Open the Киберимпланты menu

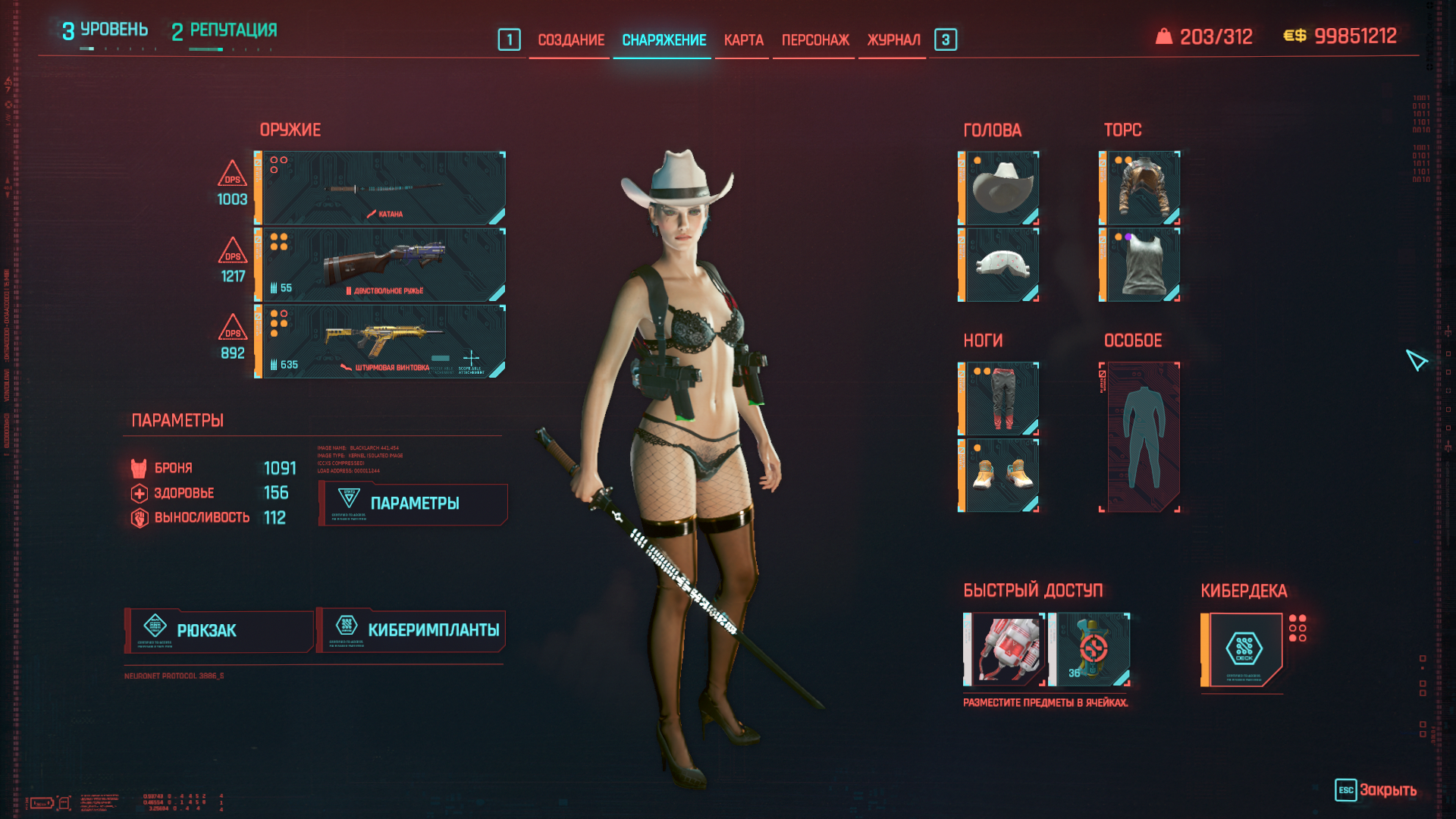tap(412, 631)
